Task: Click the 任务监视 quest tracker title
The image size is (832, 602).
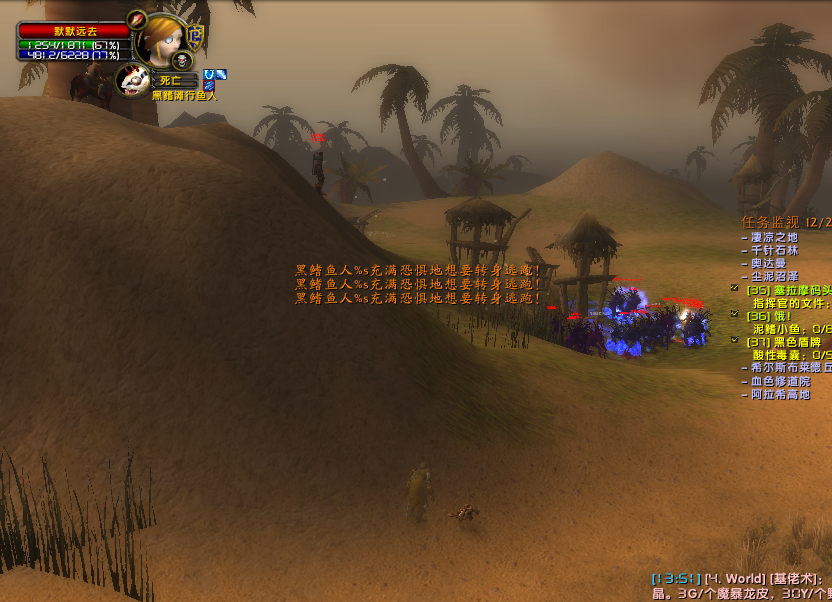Action: pos(770,222)
